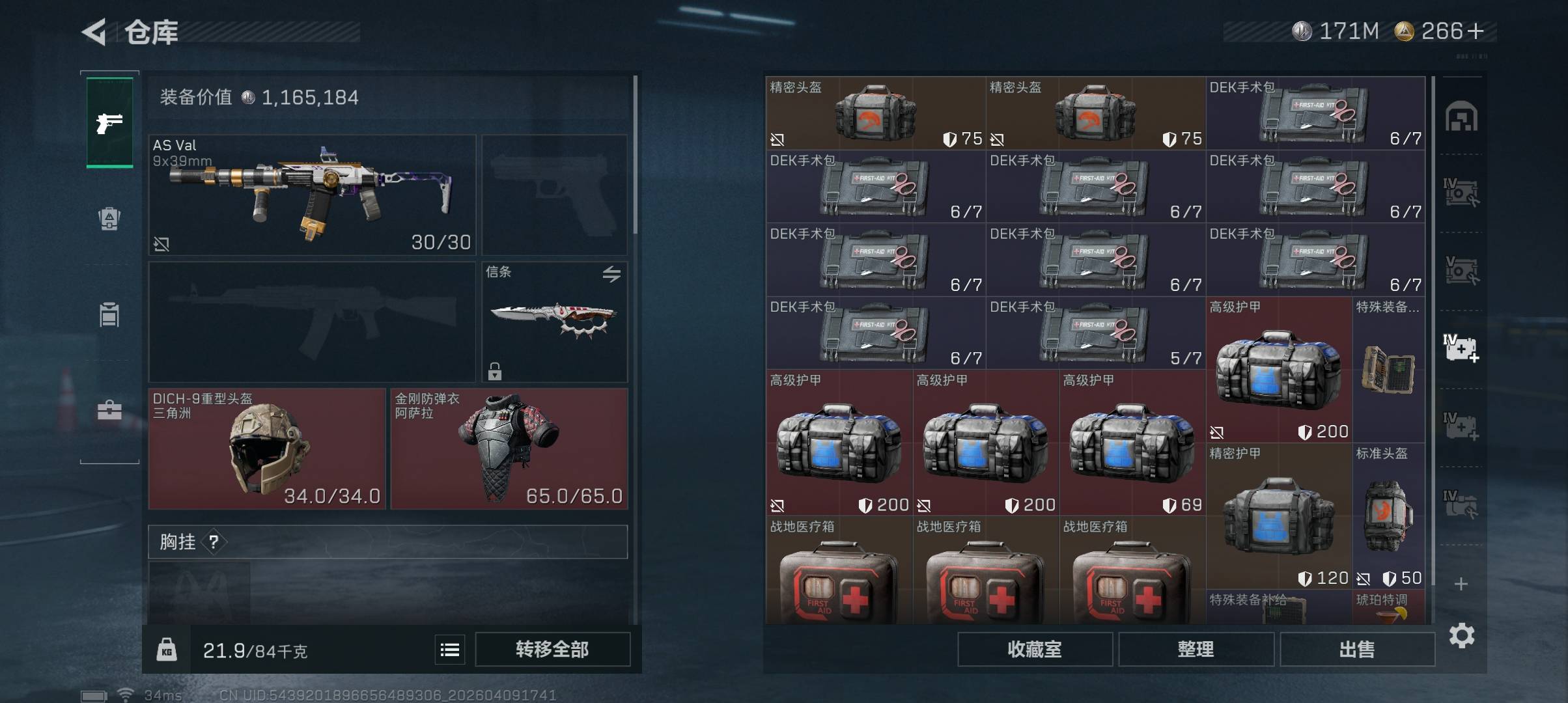Select the 5/7 DEK手术包 item

click(x=1095, y=333)
